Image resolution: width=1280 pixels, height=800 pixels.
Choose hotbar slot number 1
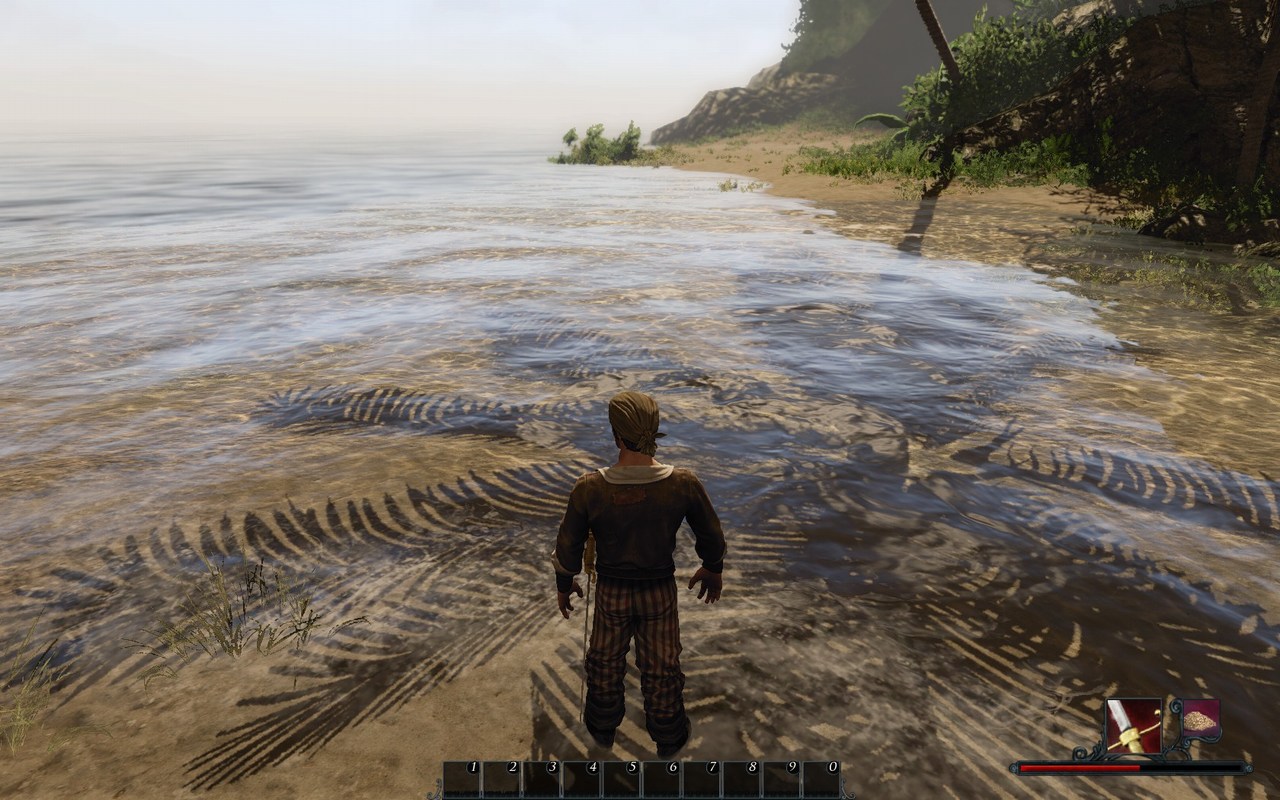point(462,780)
